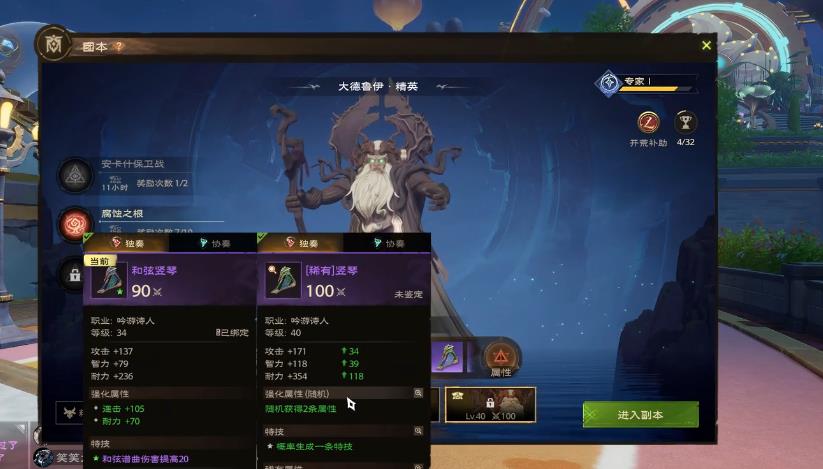Screen dimensions: 823x469
Task: Select the locked Lv.40 difficulty tile
Action: pos(490,404)
